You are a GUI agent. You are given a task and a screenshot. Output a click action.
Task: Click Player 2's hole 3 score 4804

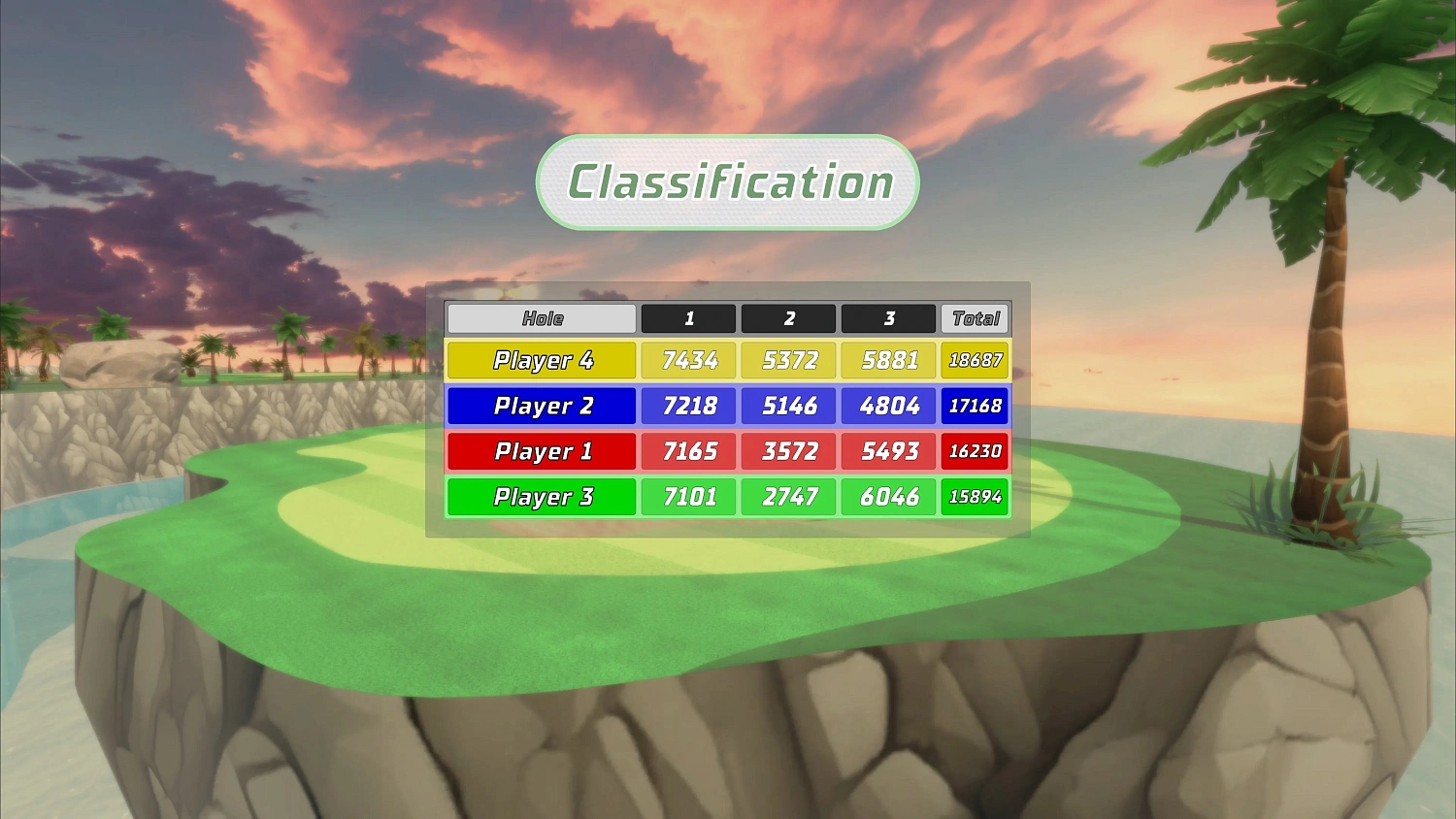tap(888, 406)
